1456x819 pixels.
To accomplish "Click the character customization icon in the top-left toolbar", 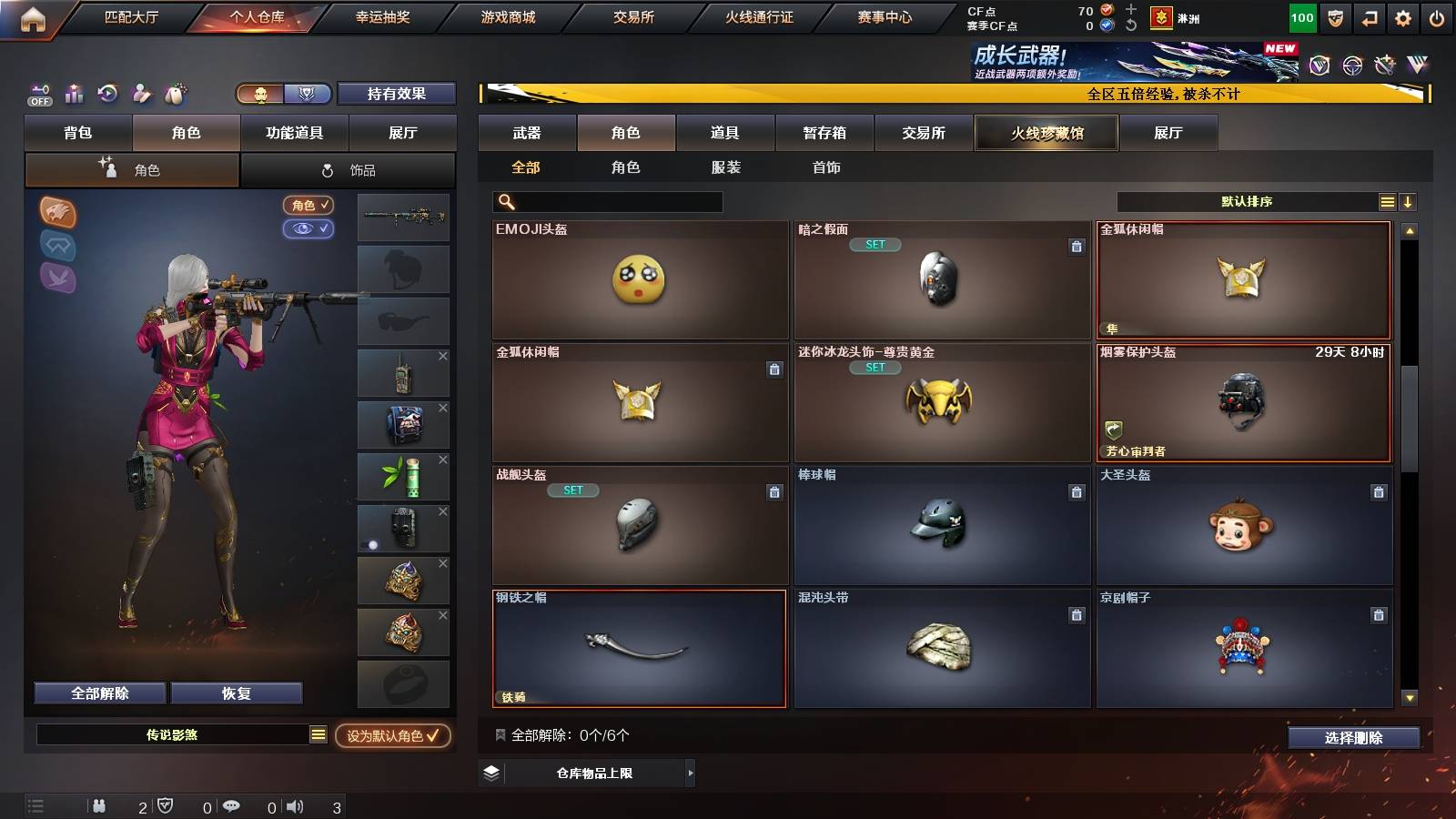I will pyautogui.click(x=142, y=93).
